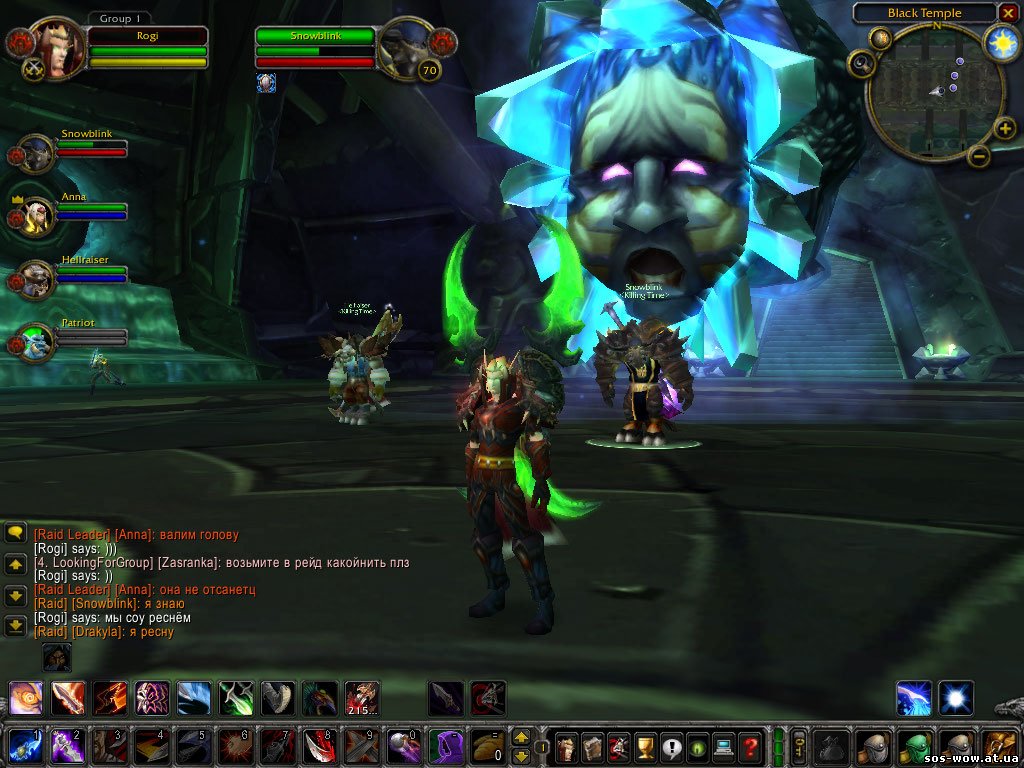1024x768 pixels.
Task: Open the minimap tracking magnifier button
Action: tap(860, 64)
